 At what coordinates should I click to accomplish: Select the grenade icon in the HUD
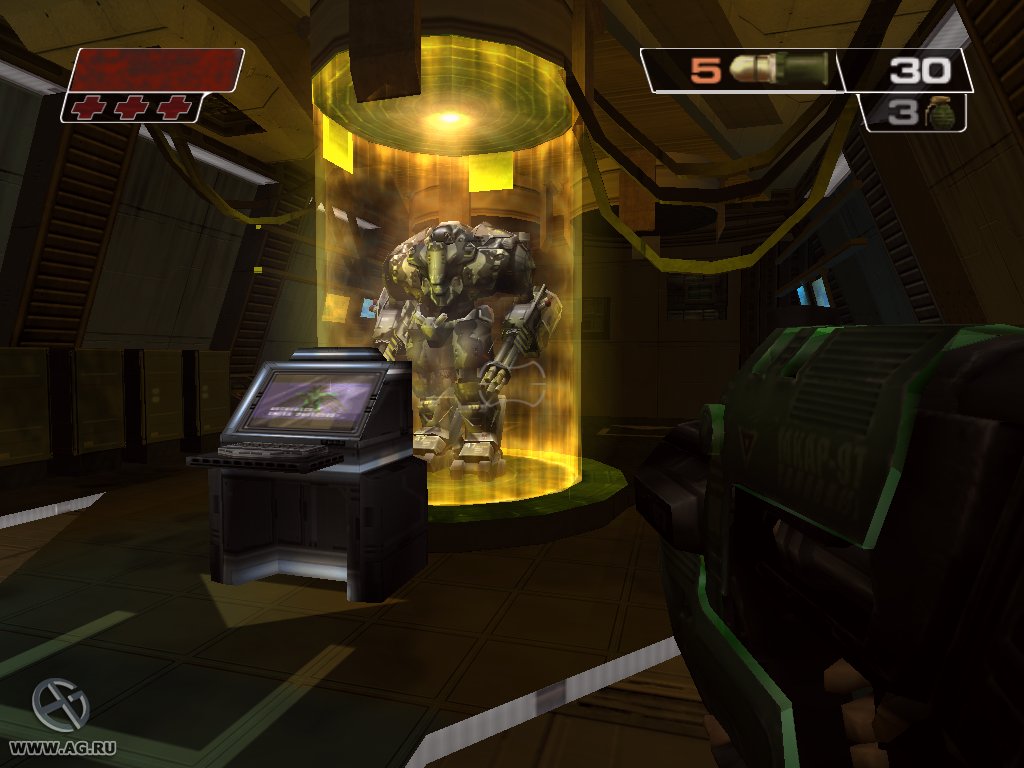(x=940, y=113)
